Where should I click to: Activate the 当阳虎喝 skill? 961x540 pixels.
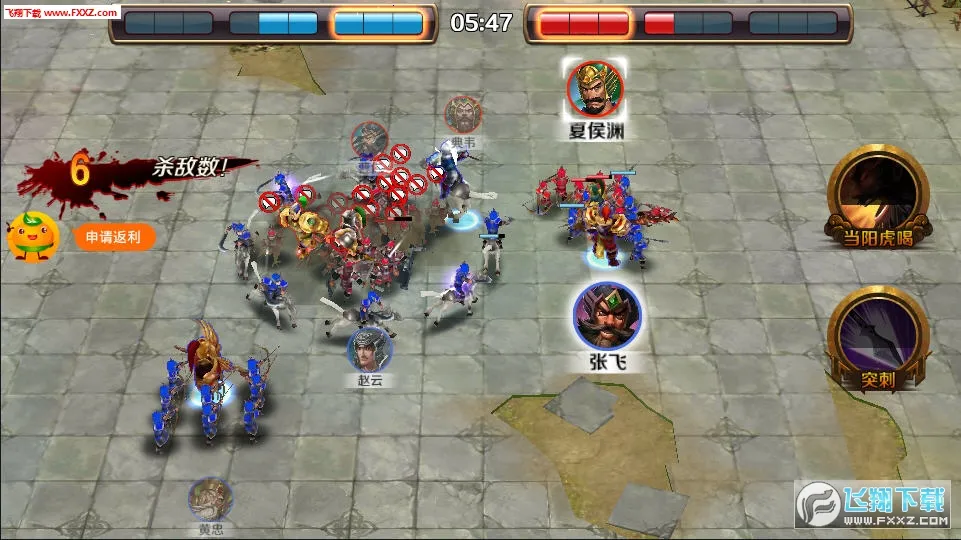[x=876, y=193]
